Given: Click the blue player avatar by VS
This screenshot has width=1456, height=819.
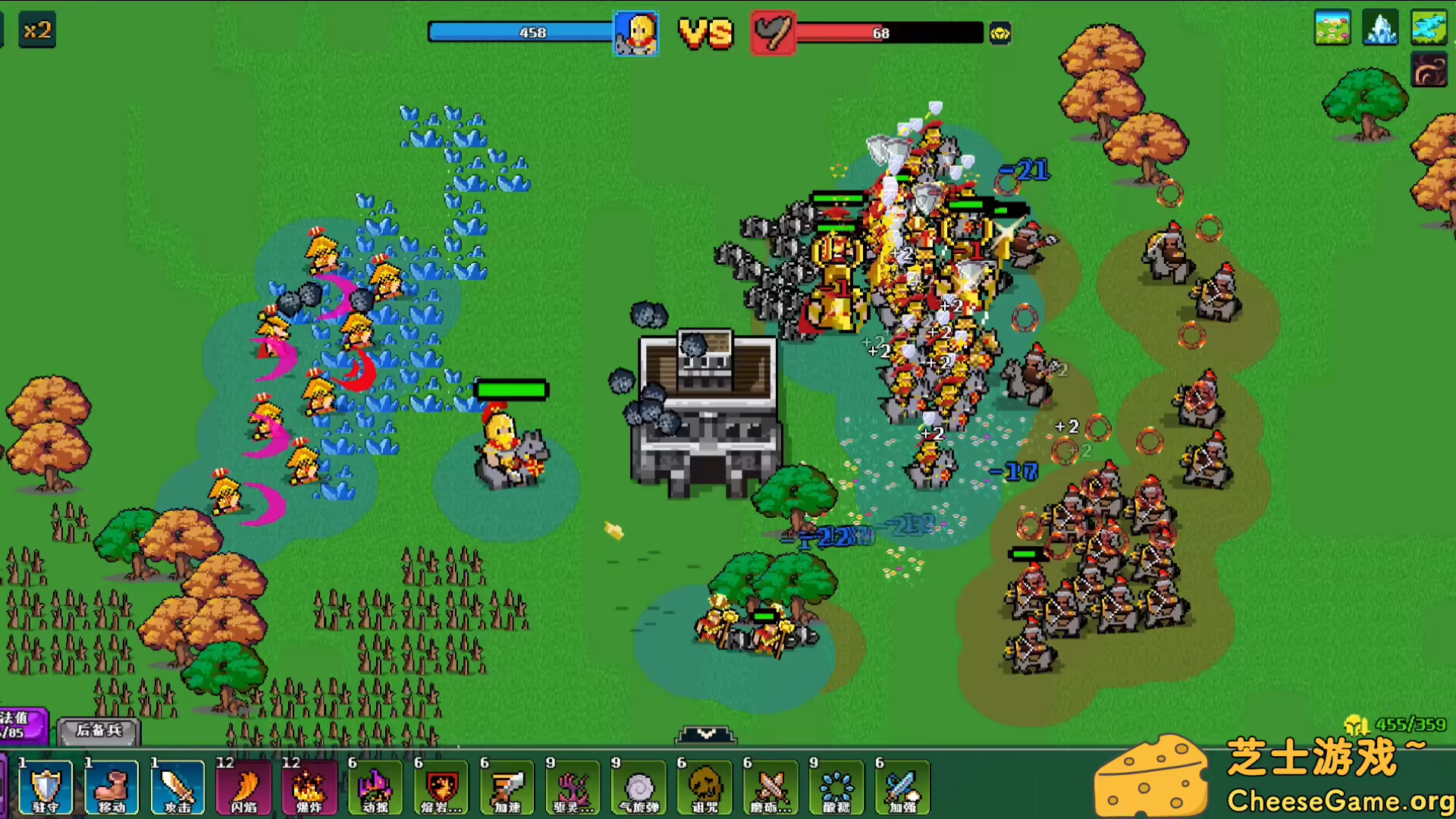Looking at the screenshot, I should tap(638, 33).
